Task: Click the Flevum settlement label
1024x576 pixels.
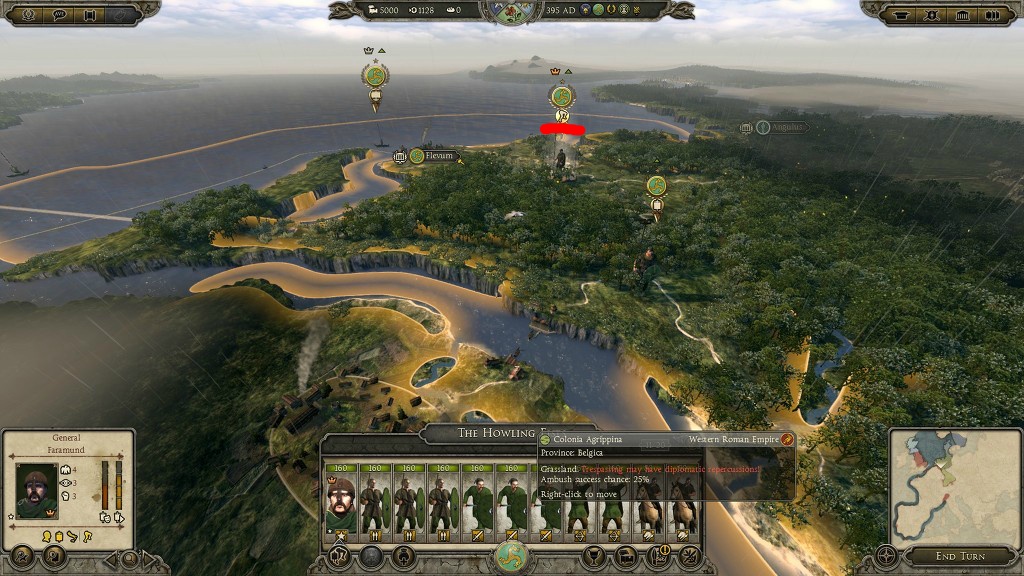Action: point(438,156)
